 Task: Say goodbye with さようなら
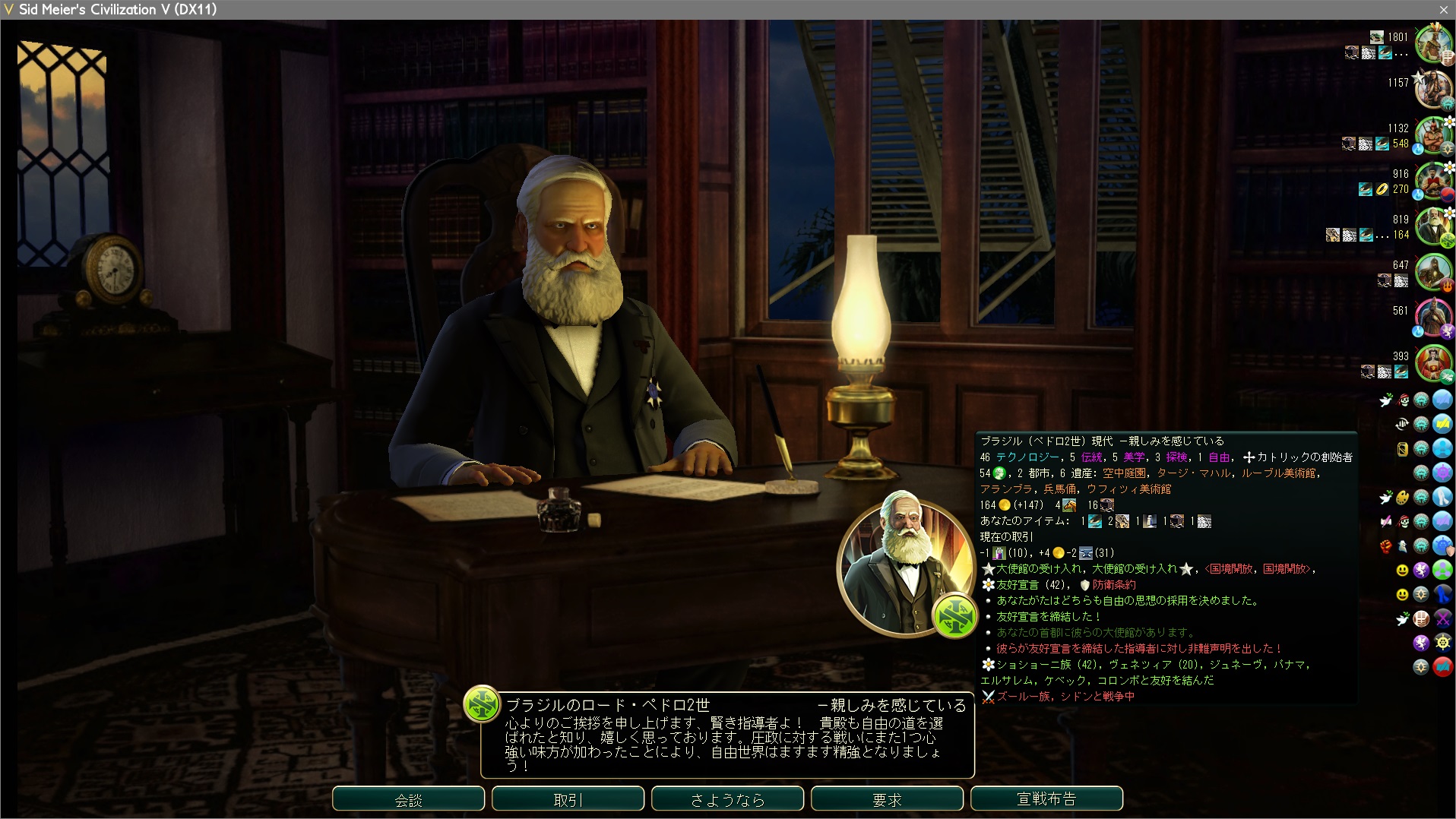(x=727, y=799)
